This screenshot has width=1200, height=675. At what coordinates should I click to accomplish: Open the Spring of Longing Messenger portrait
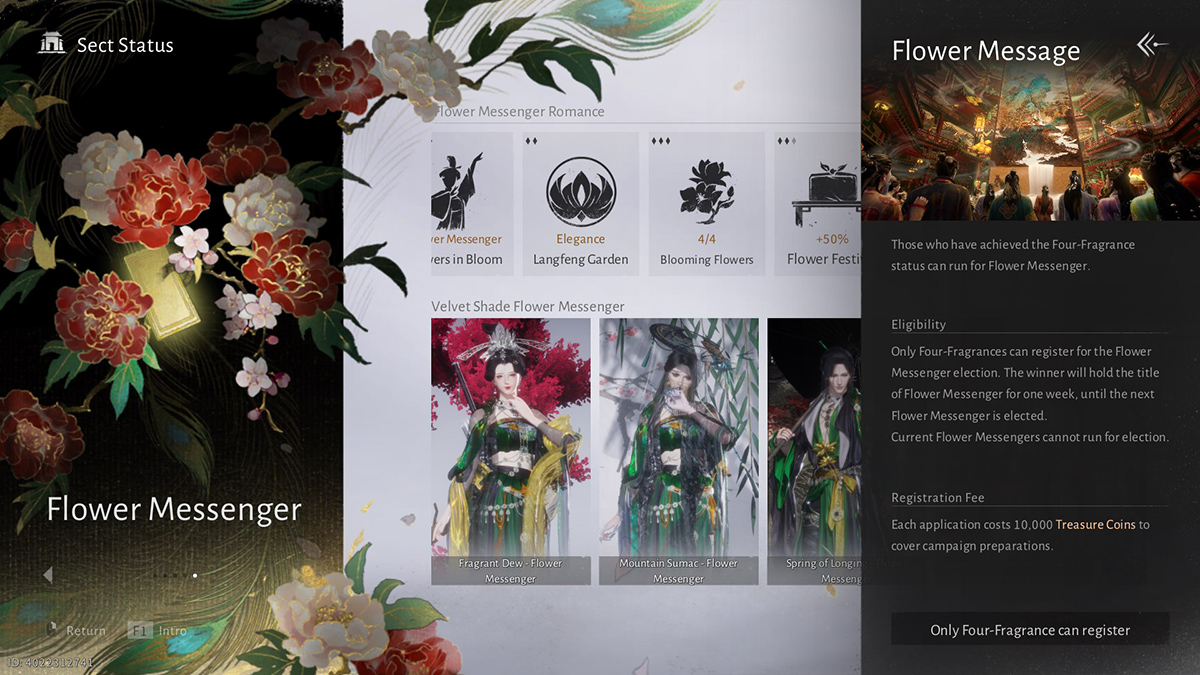tap(814, 450)
